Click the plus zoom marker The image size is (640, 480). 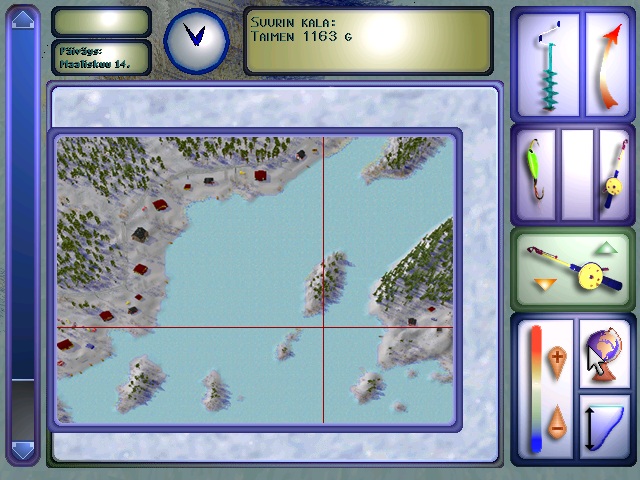pyautogui.click(x=557, y=357)
